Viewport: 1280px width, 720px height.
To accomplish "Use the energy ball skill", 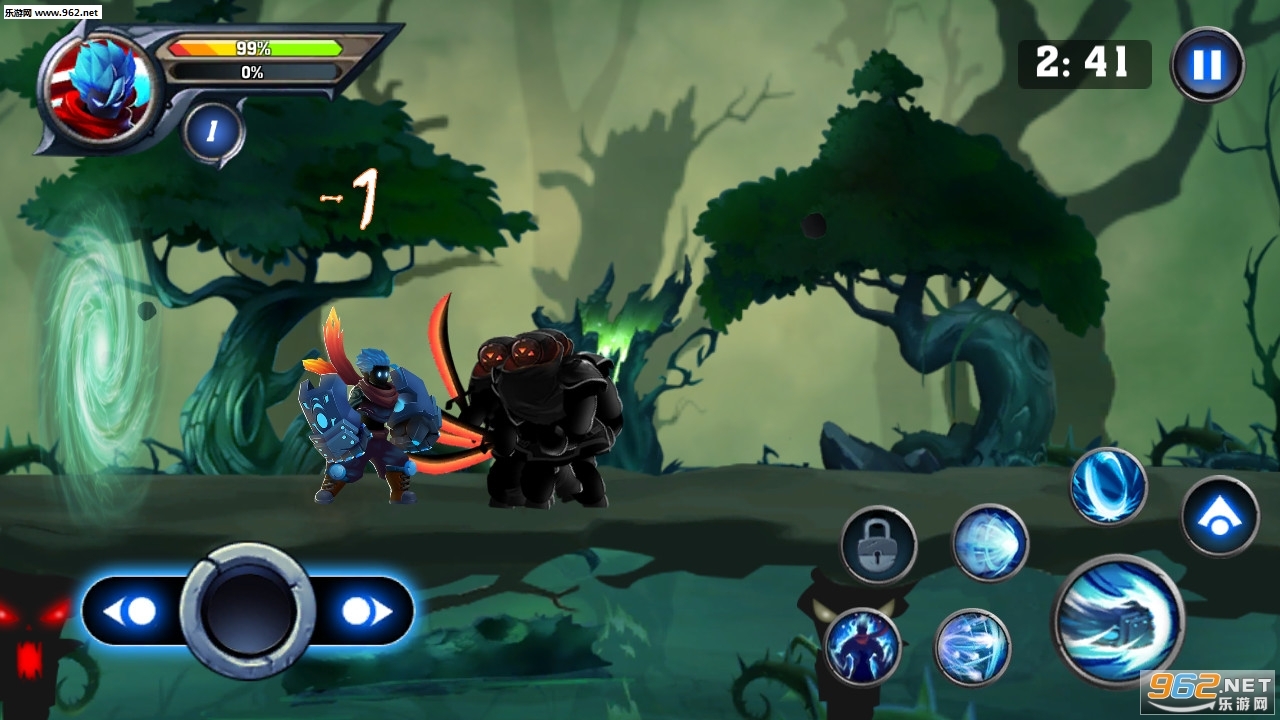I will 990,543.
